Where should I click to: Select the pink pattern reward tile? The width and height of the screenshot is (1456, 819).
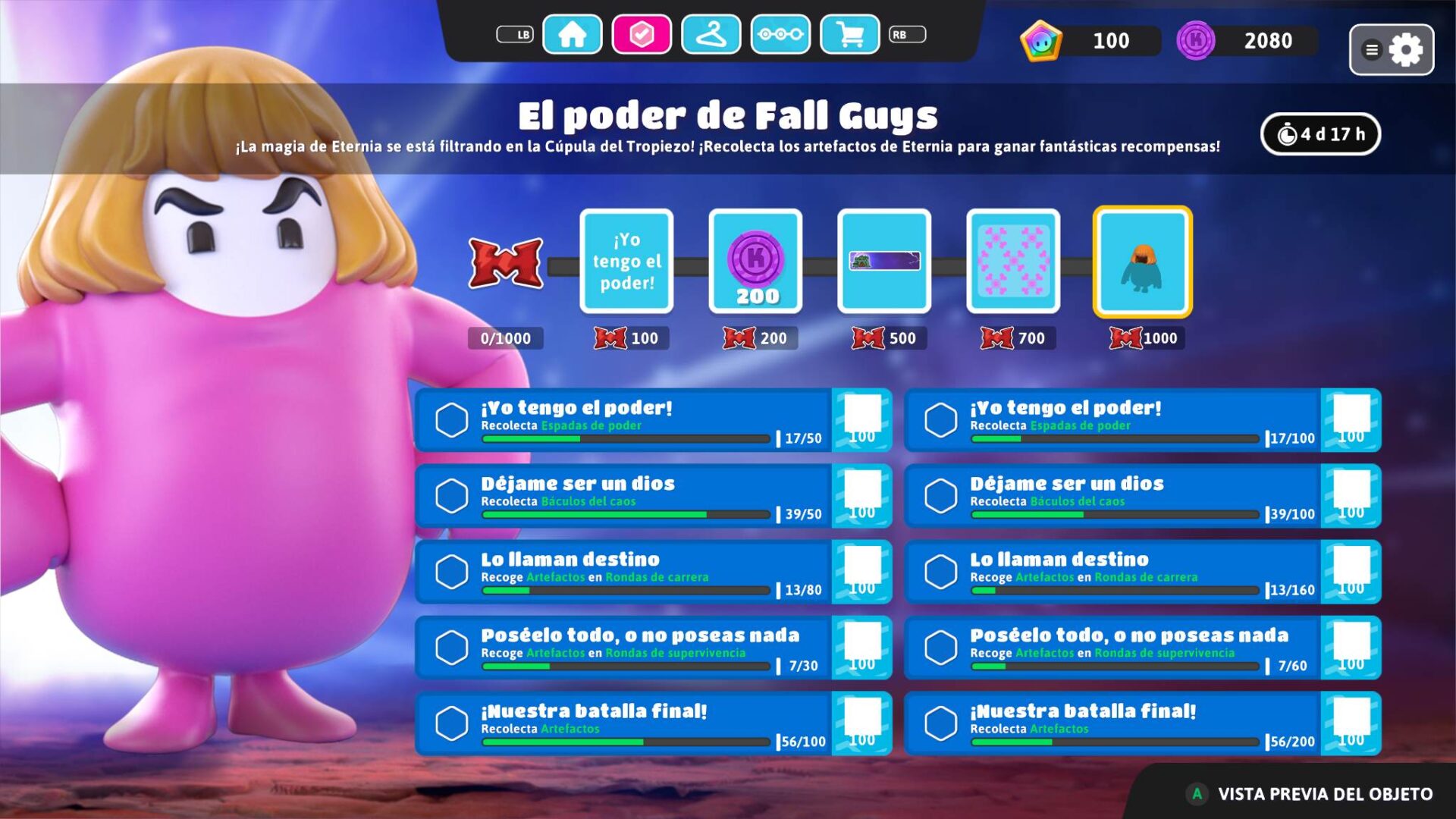click(1013, 261)
